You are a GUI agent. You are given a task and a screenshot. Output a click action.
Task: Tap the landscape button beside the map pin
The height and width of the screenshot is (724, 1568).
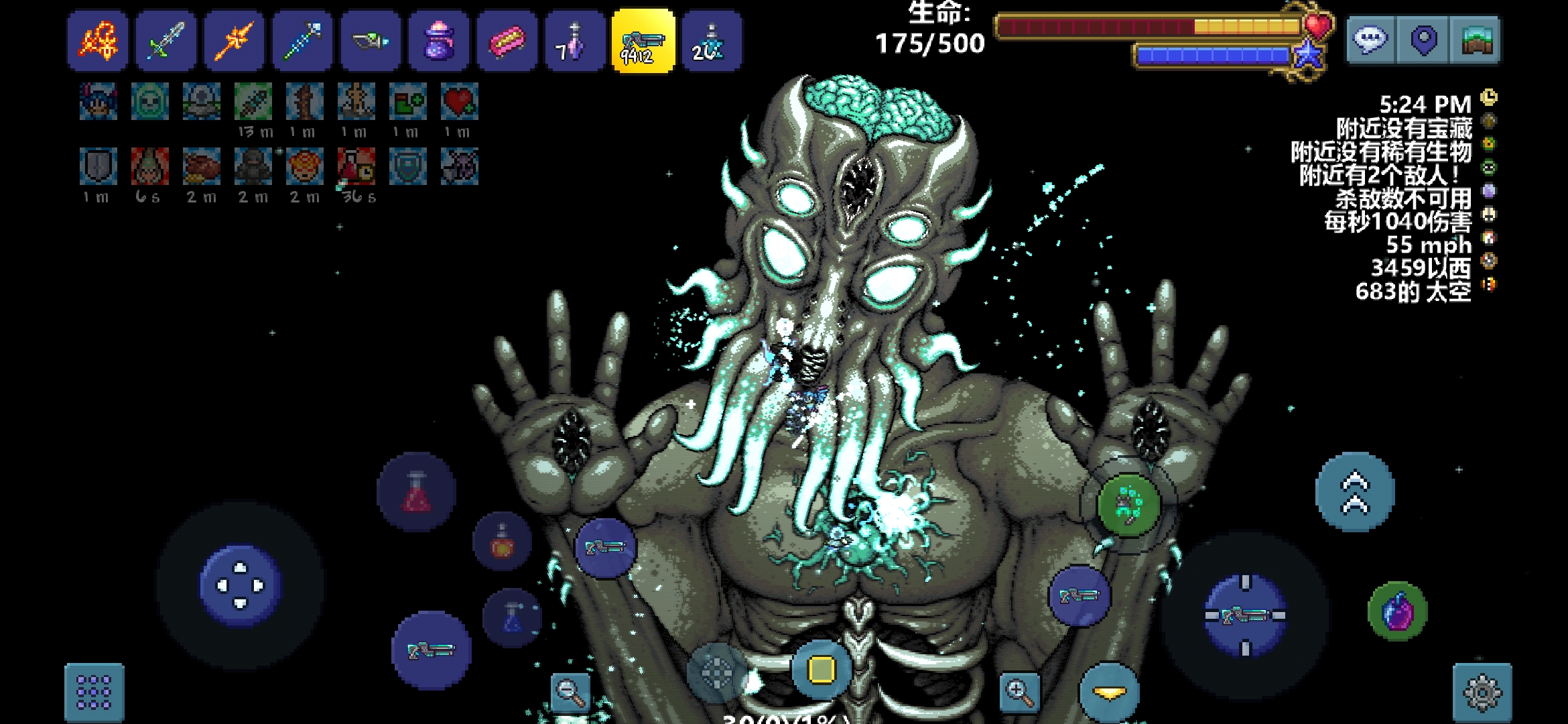click(1476, 40)
